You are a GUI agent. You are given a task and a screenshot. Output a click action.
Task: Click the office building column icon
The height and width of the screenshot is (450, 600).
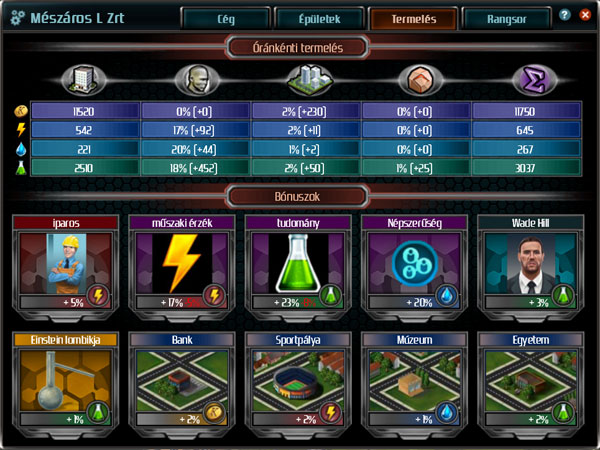[82, 79]
